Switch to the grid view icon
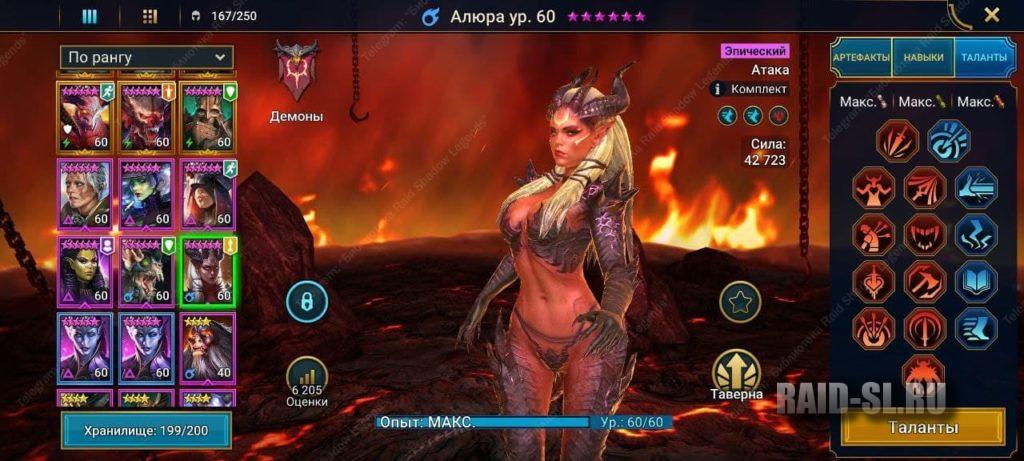The width and height of the screenshot is (1024, 461). pyautogui.click(x=150, y=16)
